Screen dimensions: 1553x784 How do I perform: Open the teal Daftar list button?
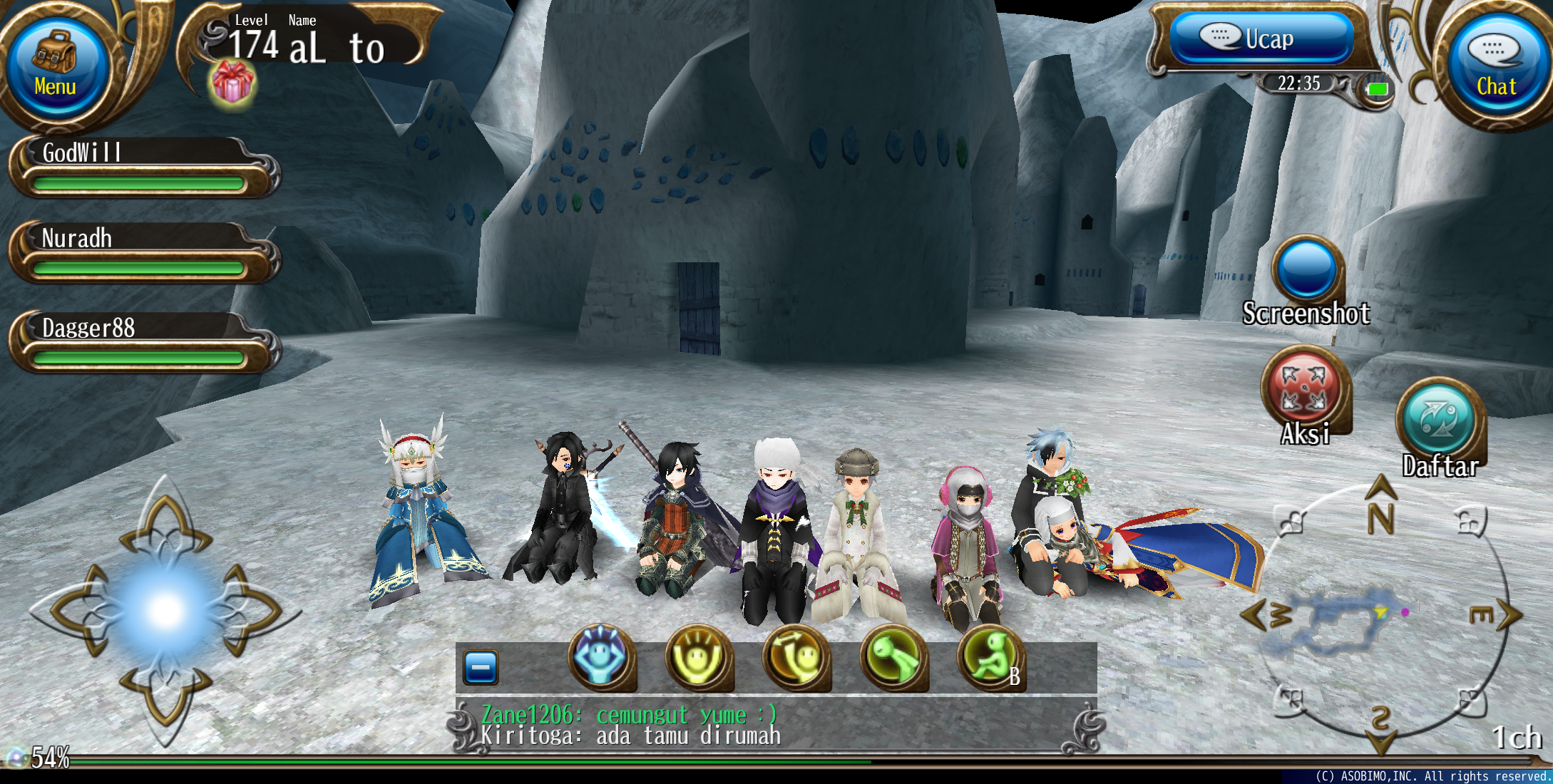pyautogui.click(x=1439, y=421)
